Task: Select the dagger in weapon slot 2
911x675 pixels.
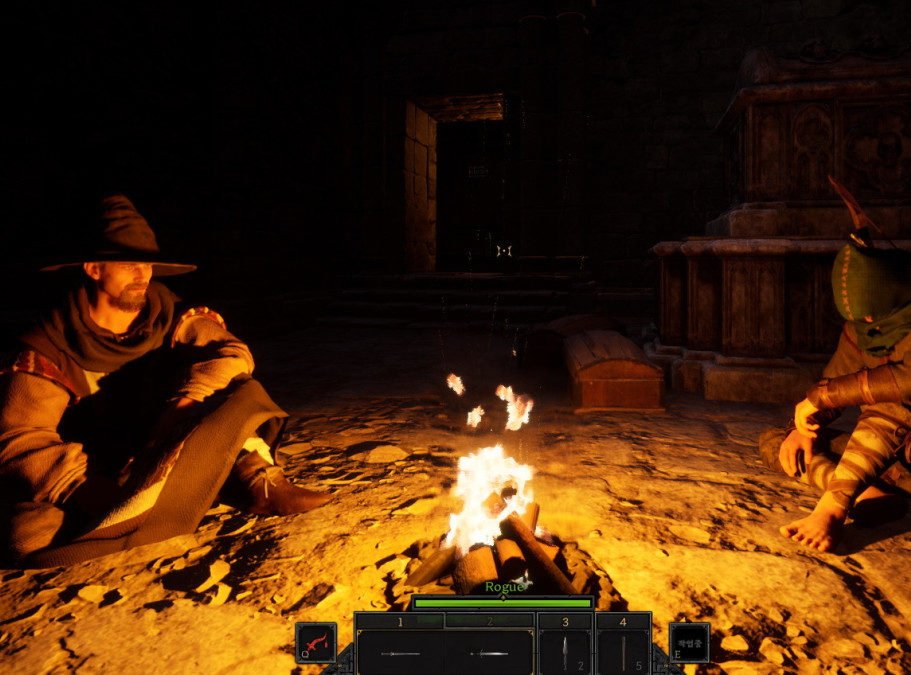Action: click(x=490, y=652)
